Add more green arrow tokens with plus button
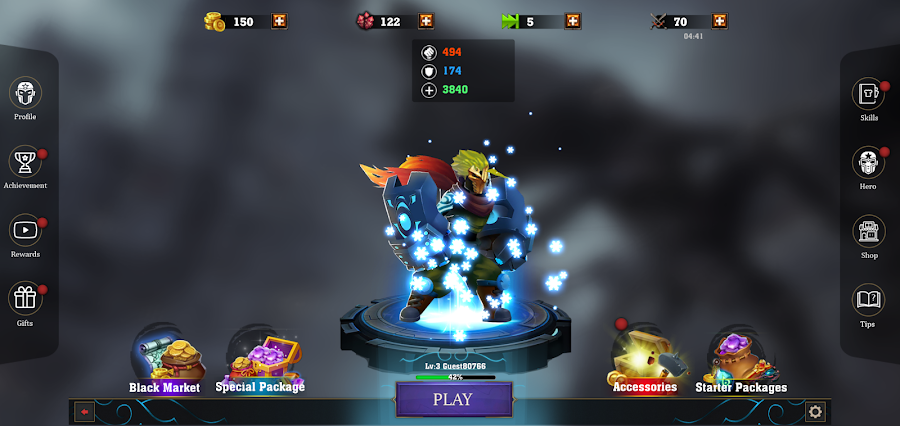 pyautogui.click(x=573, y=21)
